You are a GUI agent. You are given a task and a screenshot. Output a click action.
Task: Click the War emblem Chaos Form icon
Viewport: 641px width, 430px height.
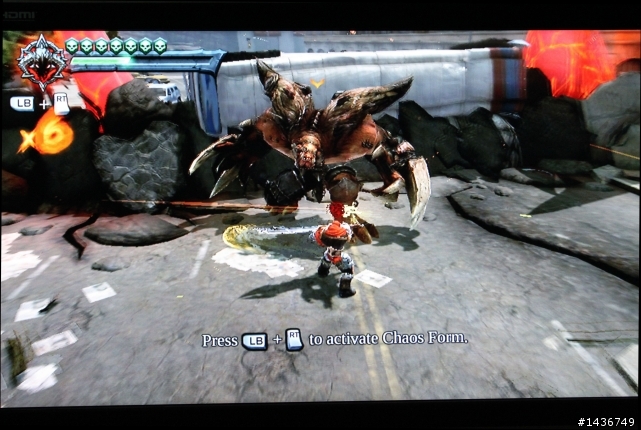[x=41, y=60]
